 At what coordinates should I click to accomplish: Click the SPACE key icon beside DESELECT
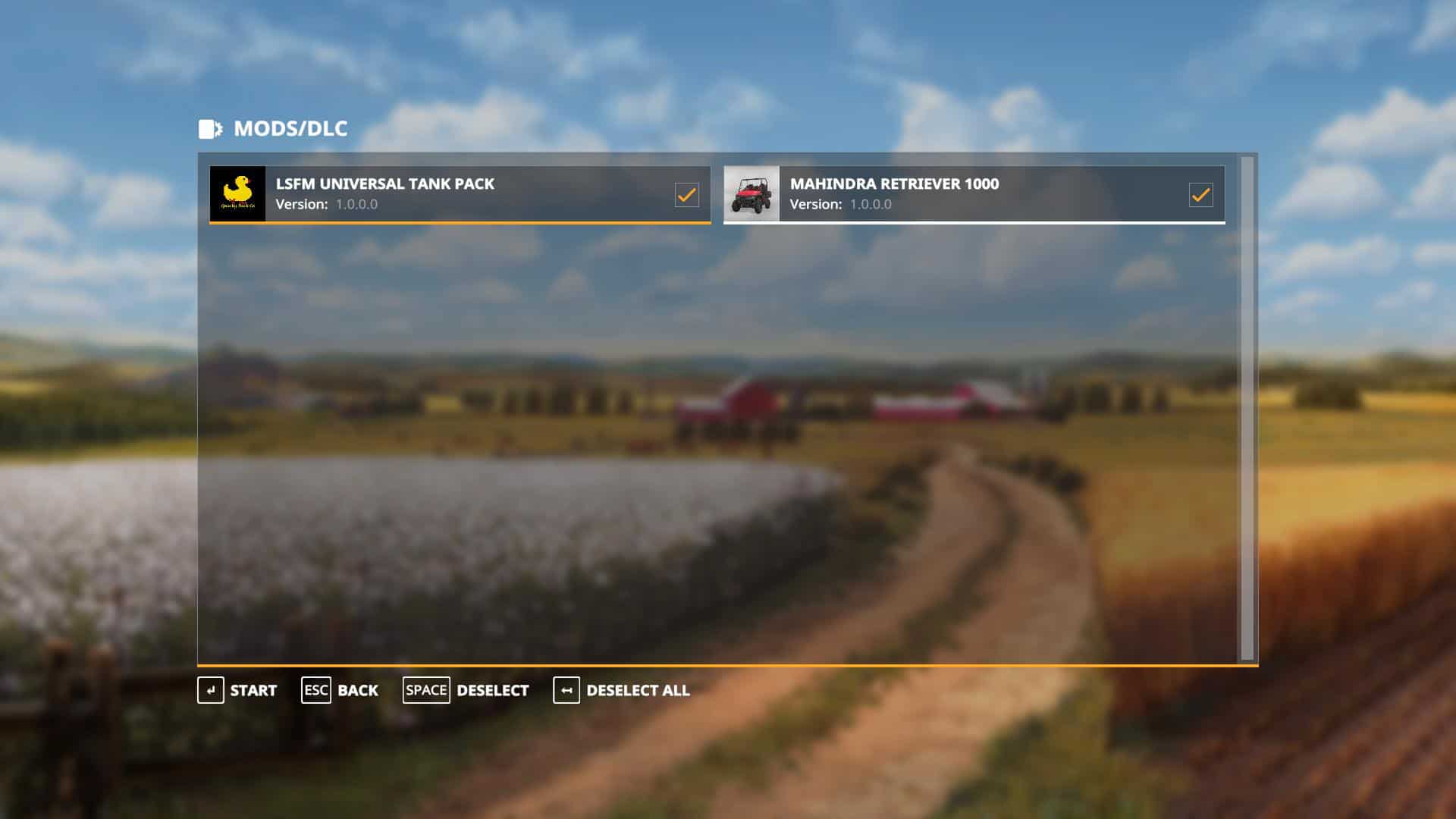coord(426,690)
